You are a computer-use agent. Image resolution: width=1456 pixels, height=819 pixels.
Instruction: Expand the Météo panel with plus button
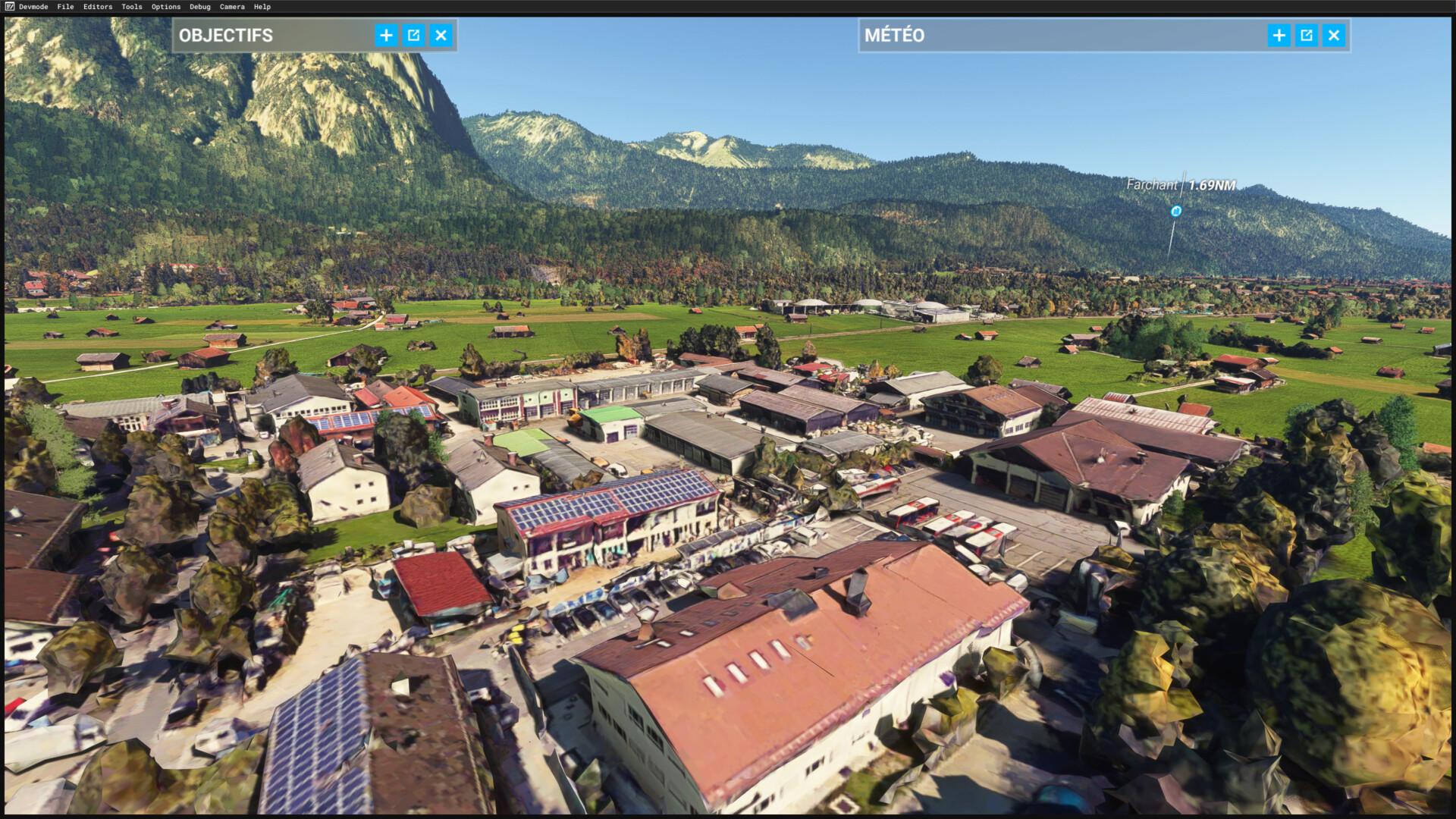tap(1279, 36)
